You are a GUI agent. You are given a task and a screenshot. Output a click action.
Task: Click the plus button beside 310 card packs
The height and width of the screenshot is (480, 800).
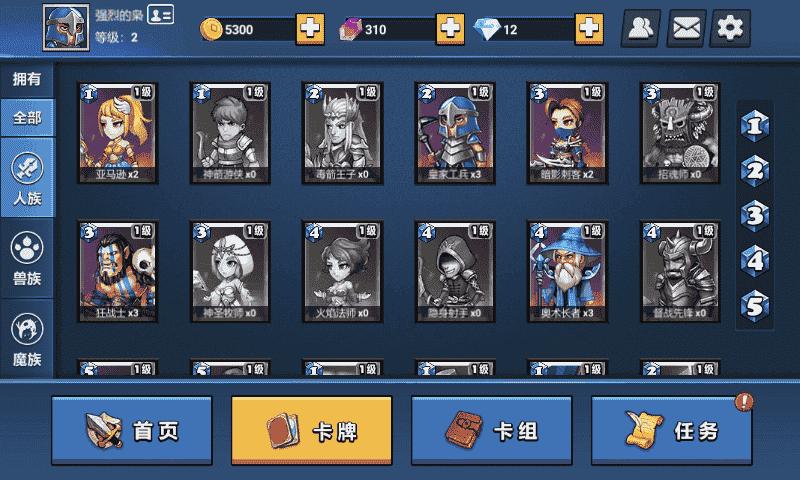pyautogui.click(x=450, y=29)
